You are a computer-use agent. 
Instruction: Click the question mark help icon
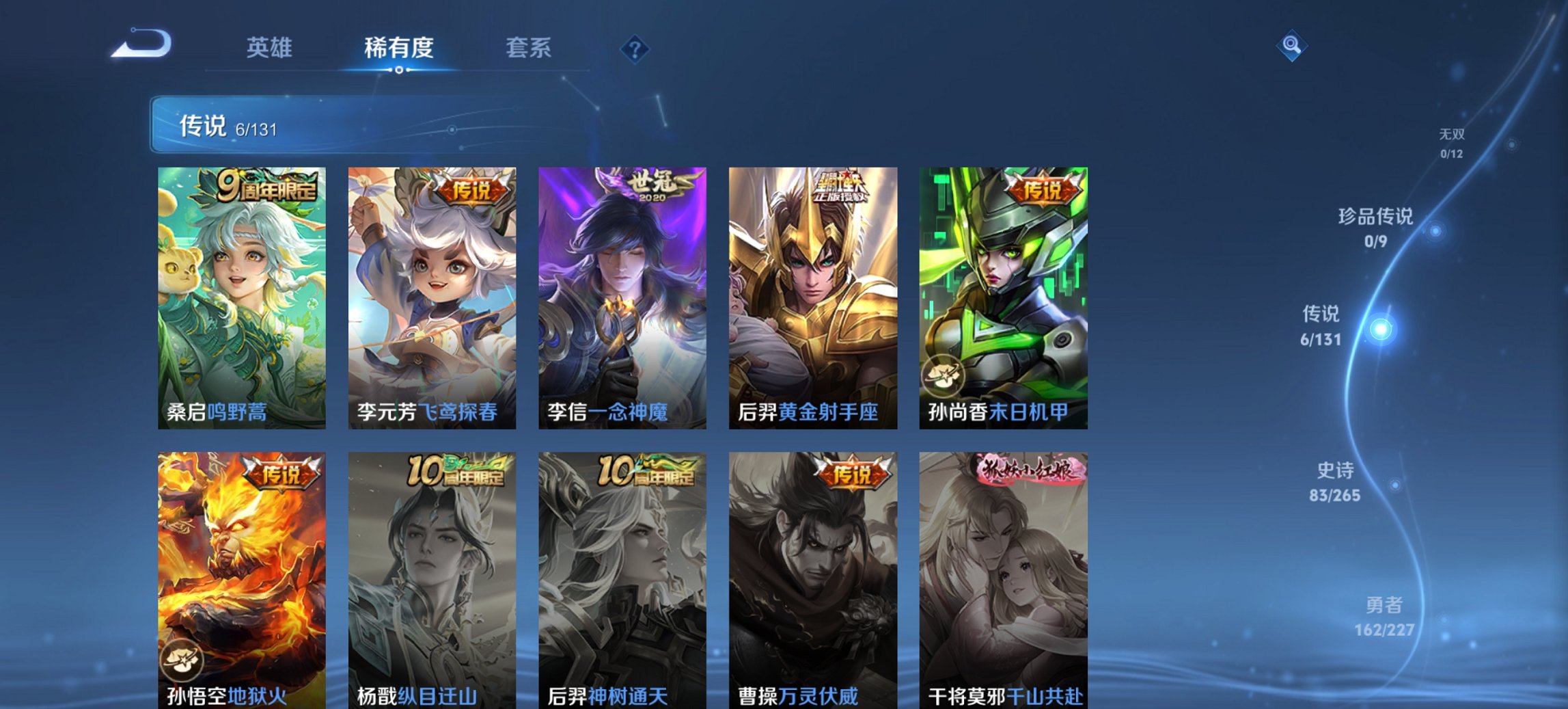point(635,49)
